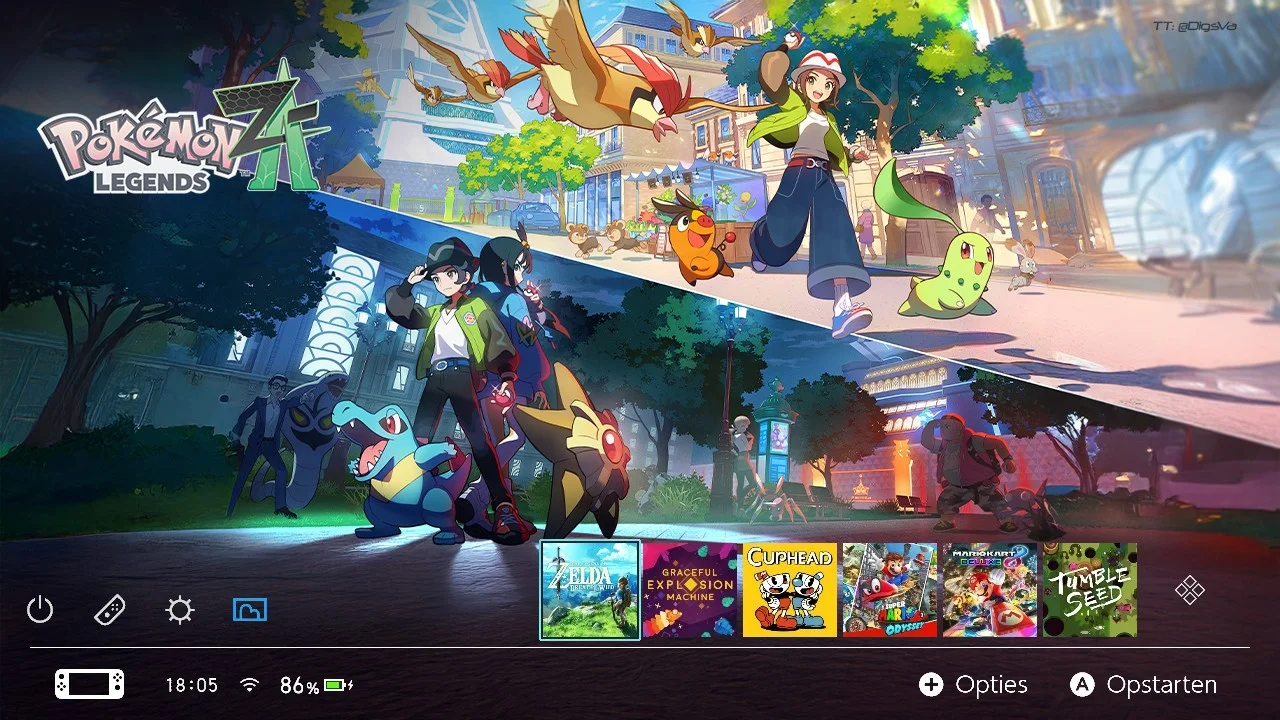Screen dimensions: 1280x720
Task: Check the Wi-Fi status icon
Action: pyautogui.click(x=247, y=685)
